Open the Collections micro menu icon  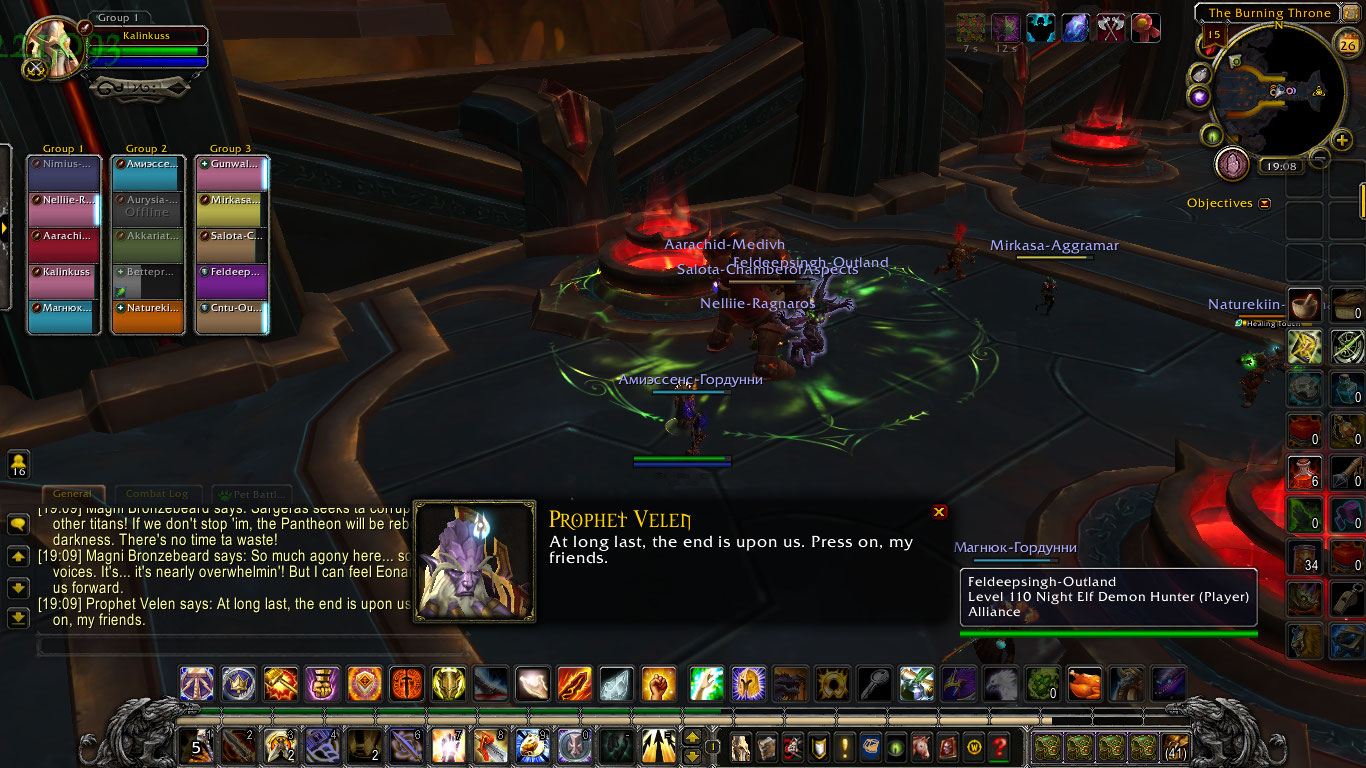tap(920, 745)
